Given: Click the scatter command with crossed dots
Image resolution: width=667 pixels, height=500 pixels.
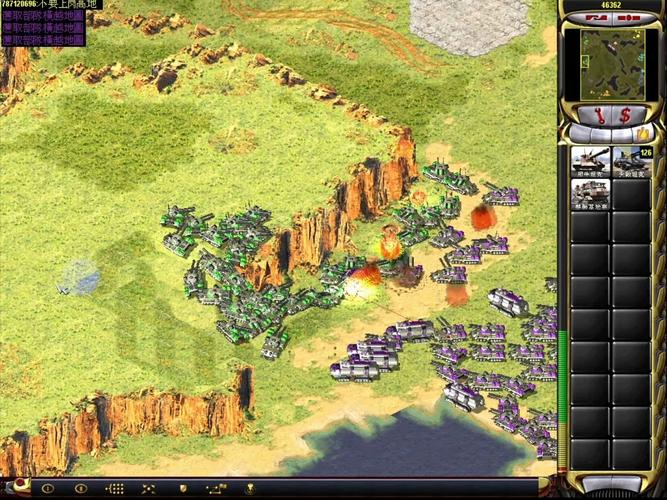Looking at the screenshot, I should (x=148, y=489).
